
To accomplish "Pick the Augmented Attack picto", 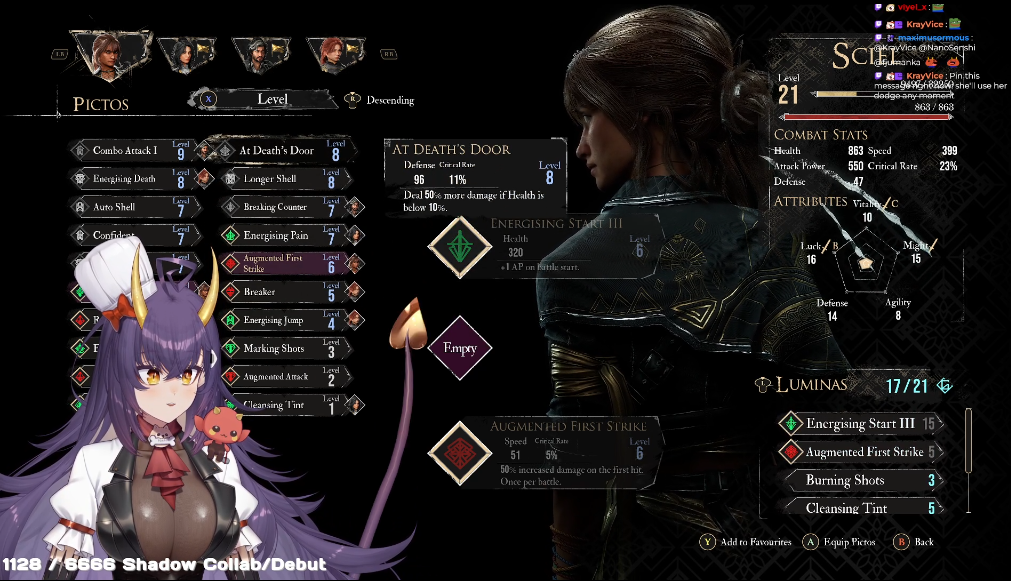I will (277, 377).
